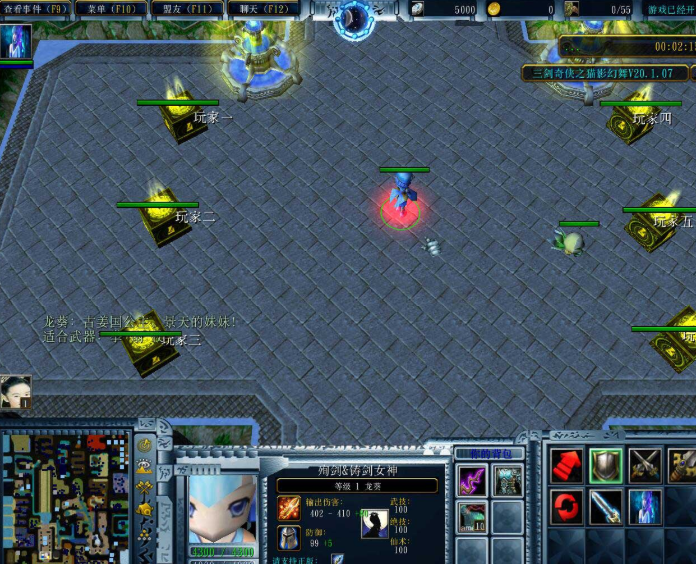
Task: Activate the red fist command
Action: pyautogui.click(x=567, y=465)
